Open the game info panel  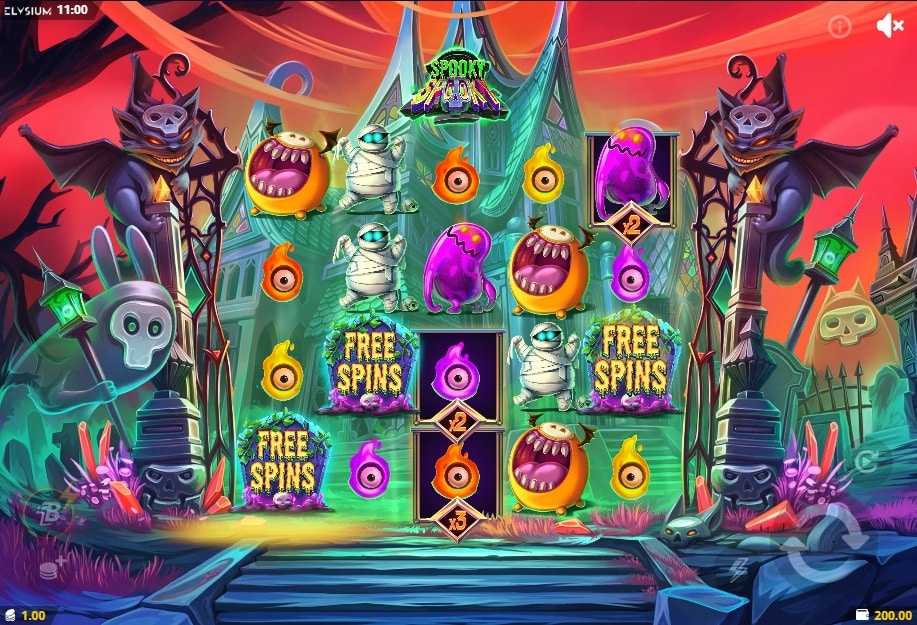pos(840,27)
